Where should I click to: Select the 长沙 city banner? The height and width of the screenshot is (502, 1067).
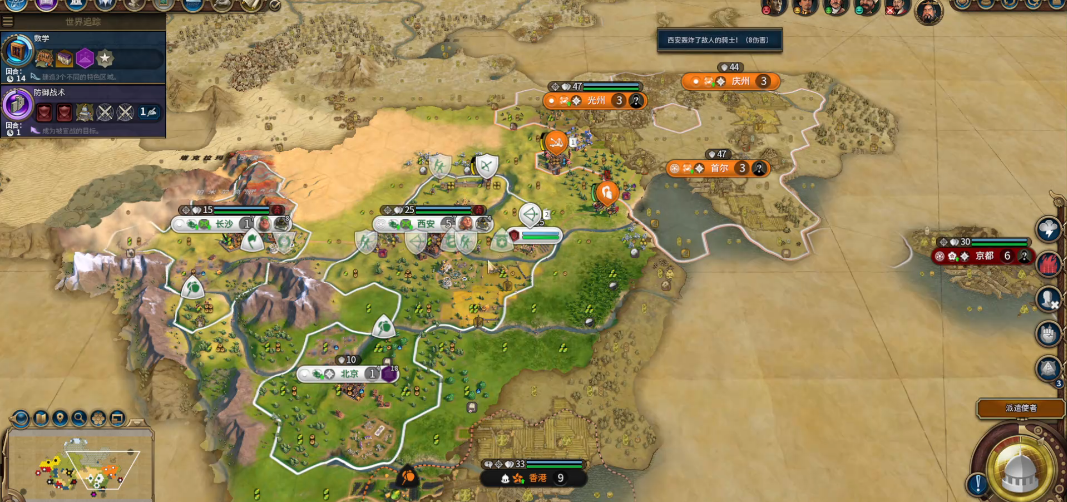pos(222,224)
